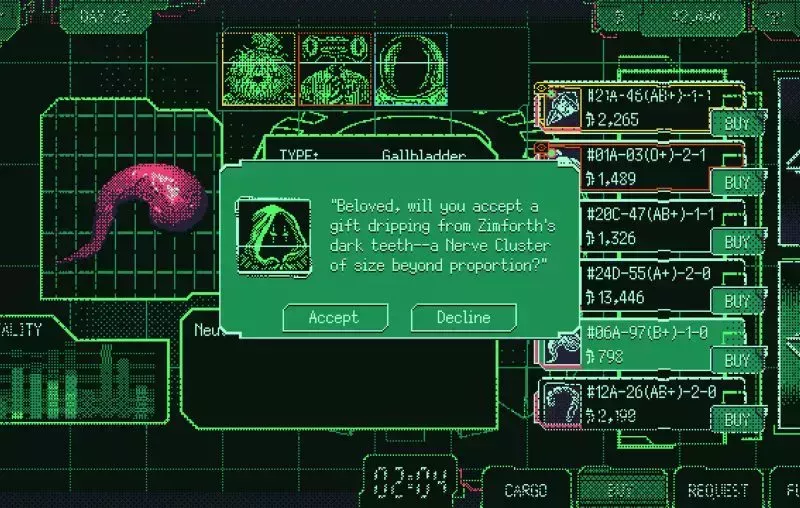Buy organ listing #21A-46 for 2,265
Viewport: 800px width, 508px height.
[737, 124]
